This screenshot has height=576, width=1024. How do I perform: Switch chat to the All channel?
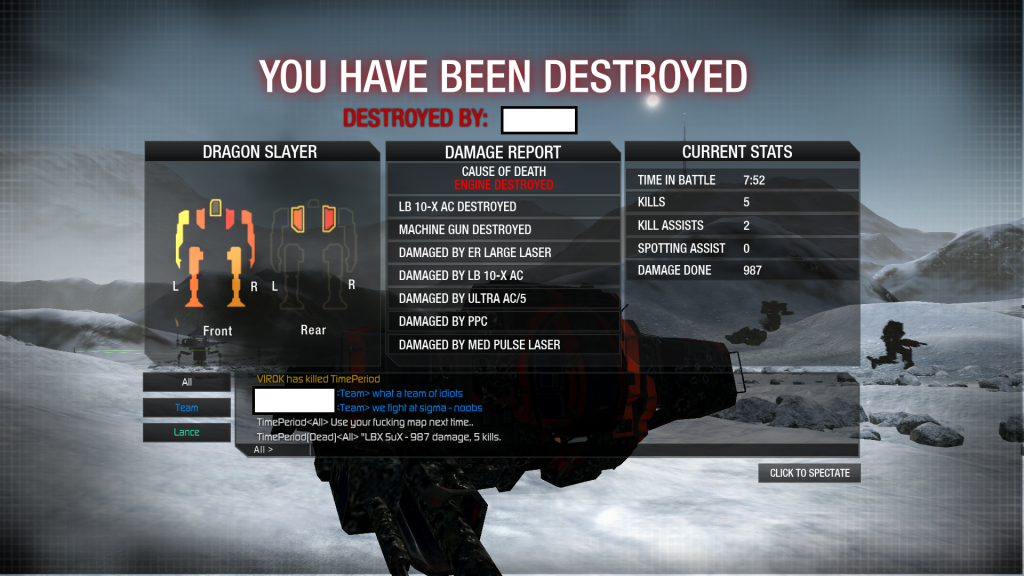(187, 382)
